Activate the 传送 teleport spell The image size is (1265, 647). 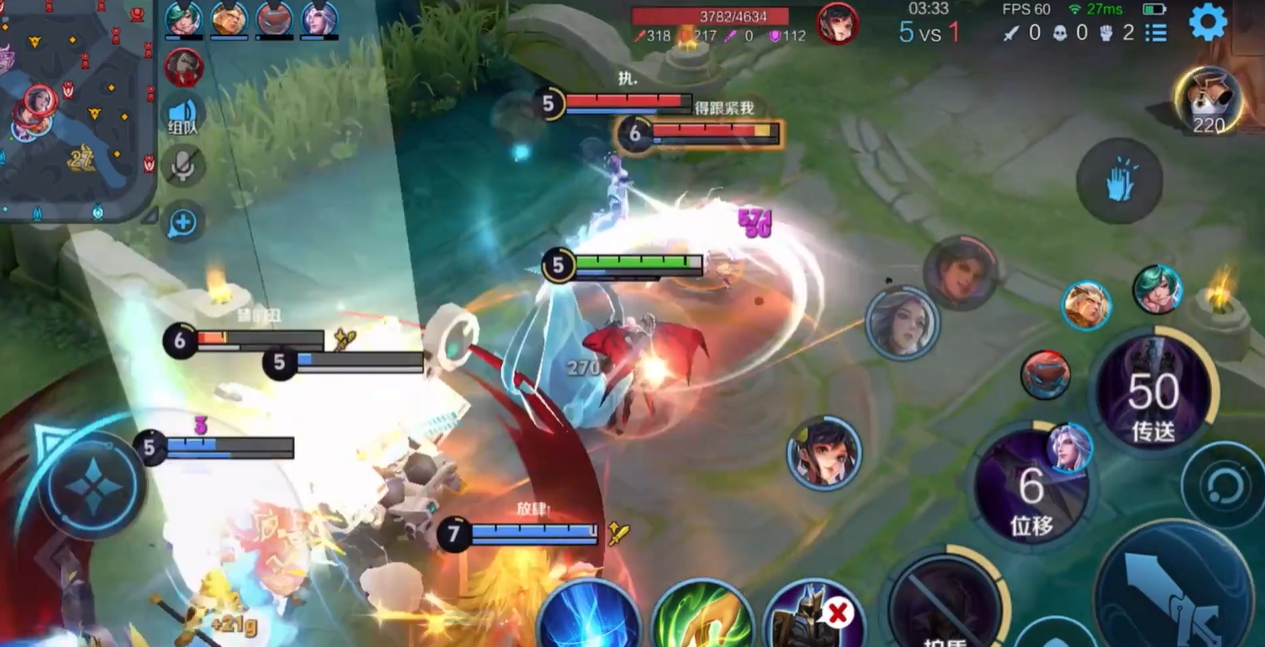(x=1153, y=393)
